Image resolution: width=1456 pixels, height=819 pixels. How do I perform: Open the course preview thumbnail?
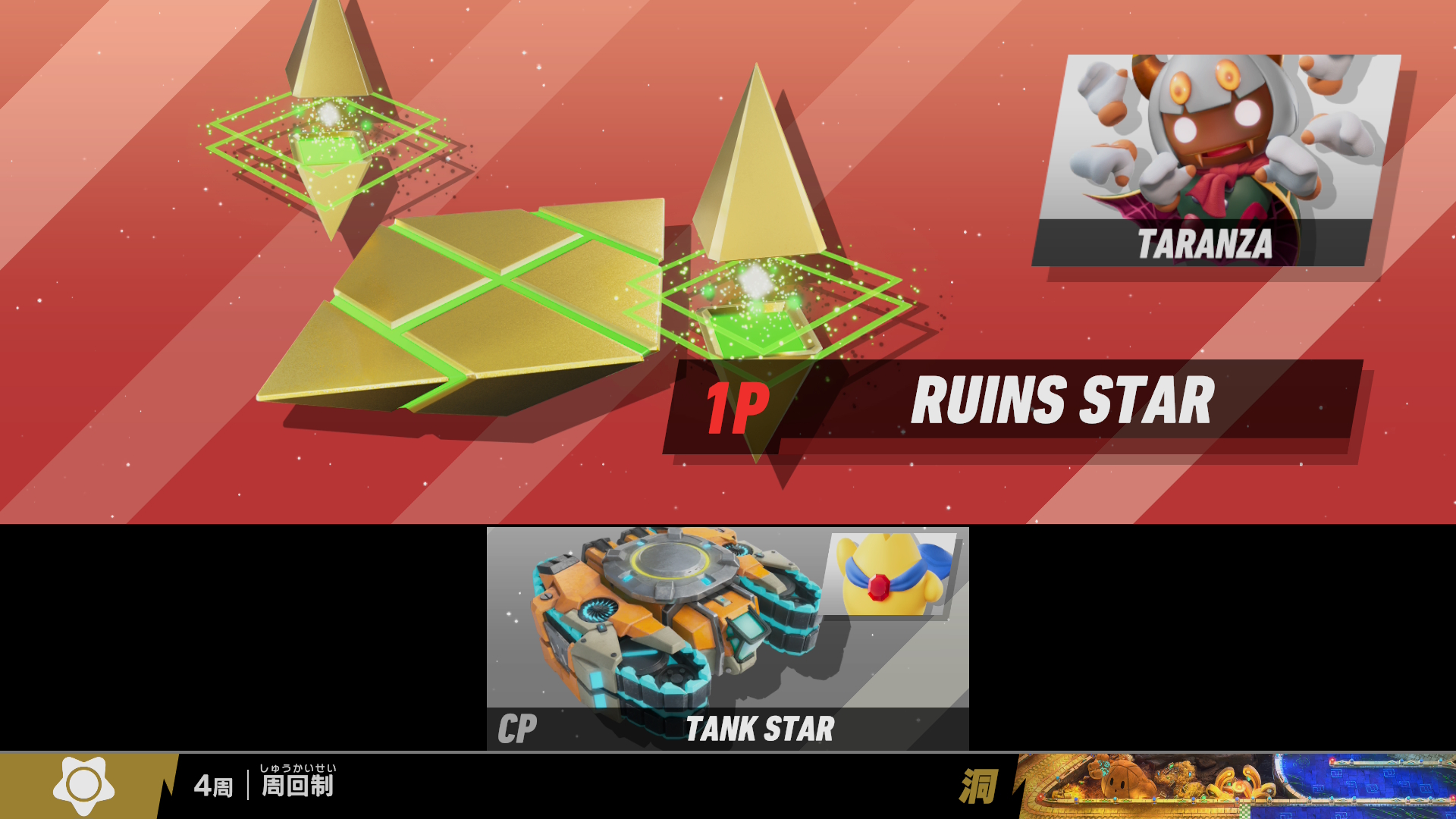(x=1236, y=786)
